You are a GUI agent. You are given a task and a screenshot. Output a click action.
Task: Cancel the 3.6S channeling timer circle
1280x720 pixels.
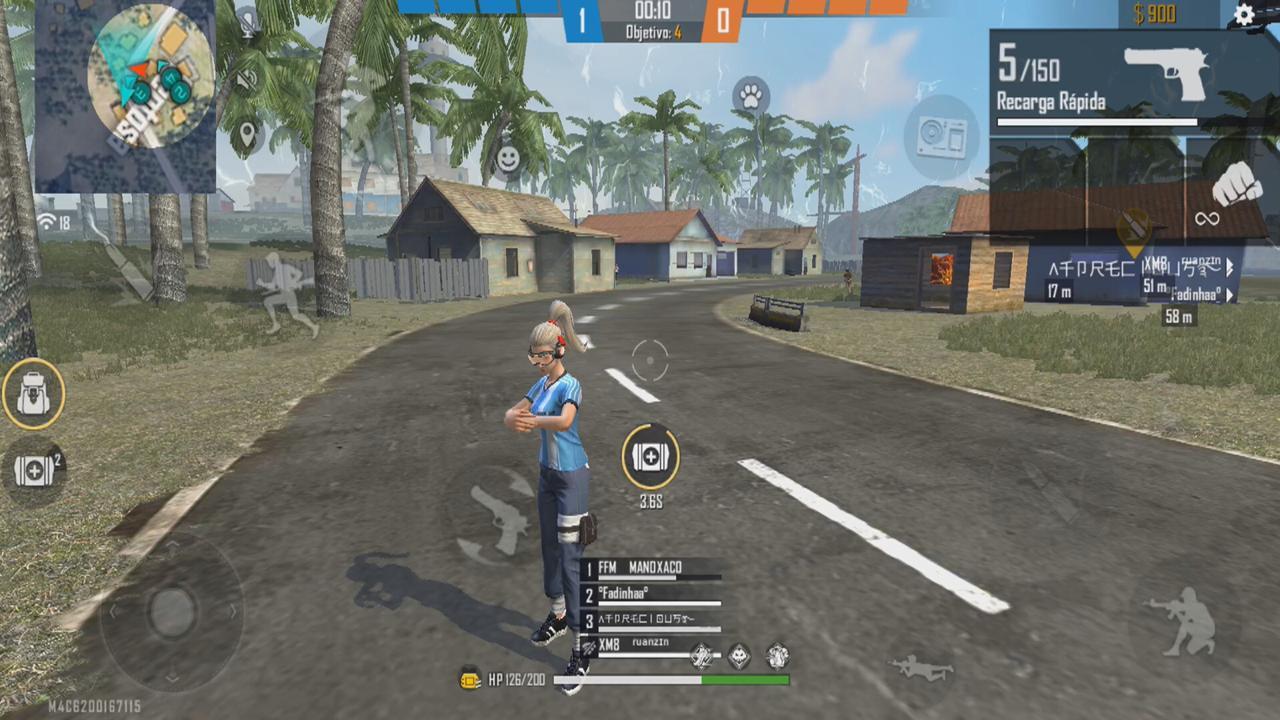click(649, 457)
